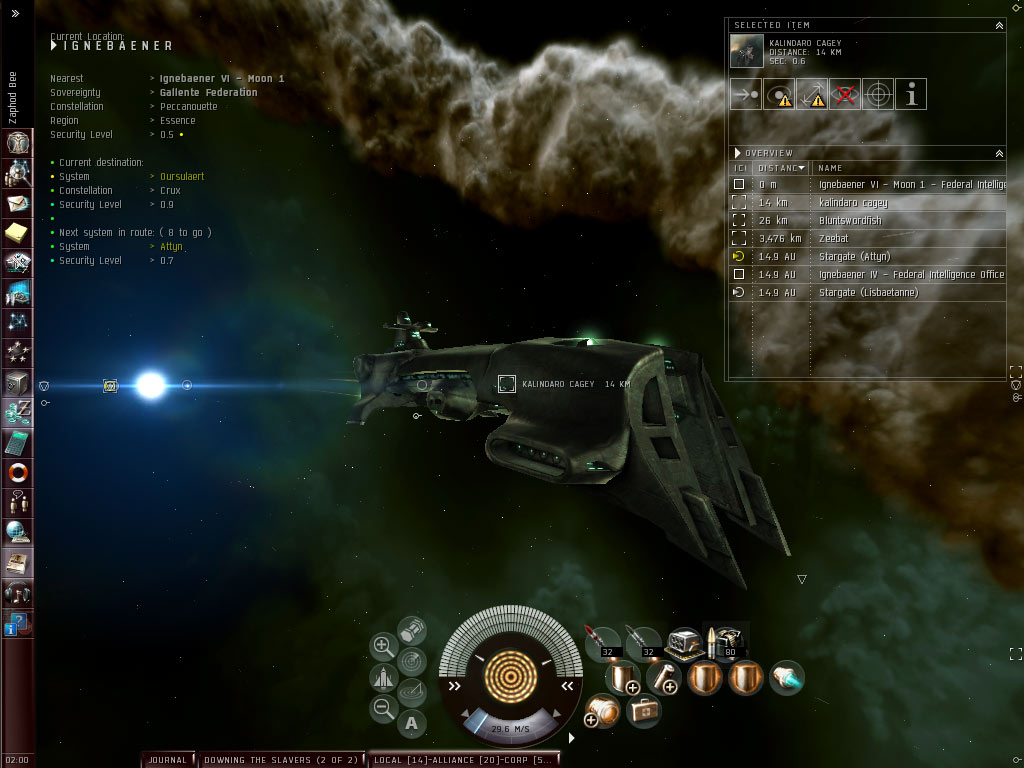Click the zoom-out magnifier HUD button

(x=383, y=709)
